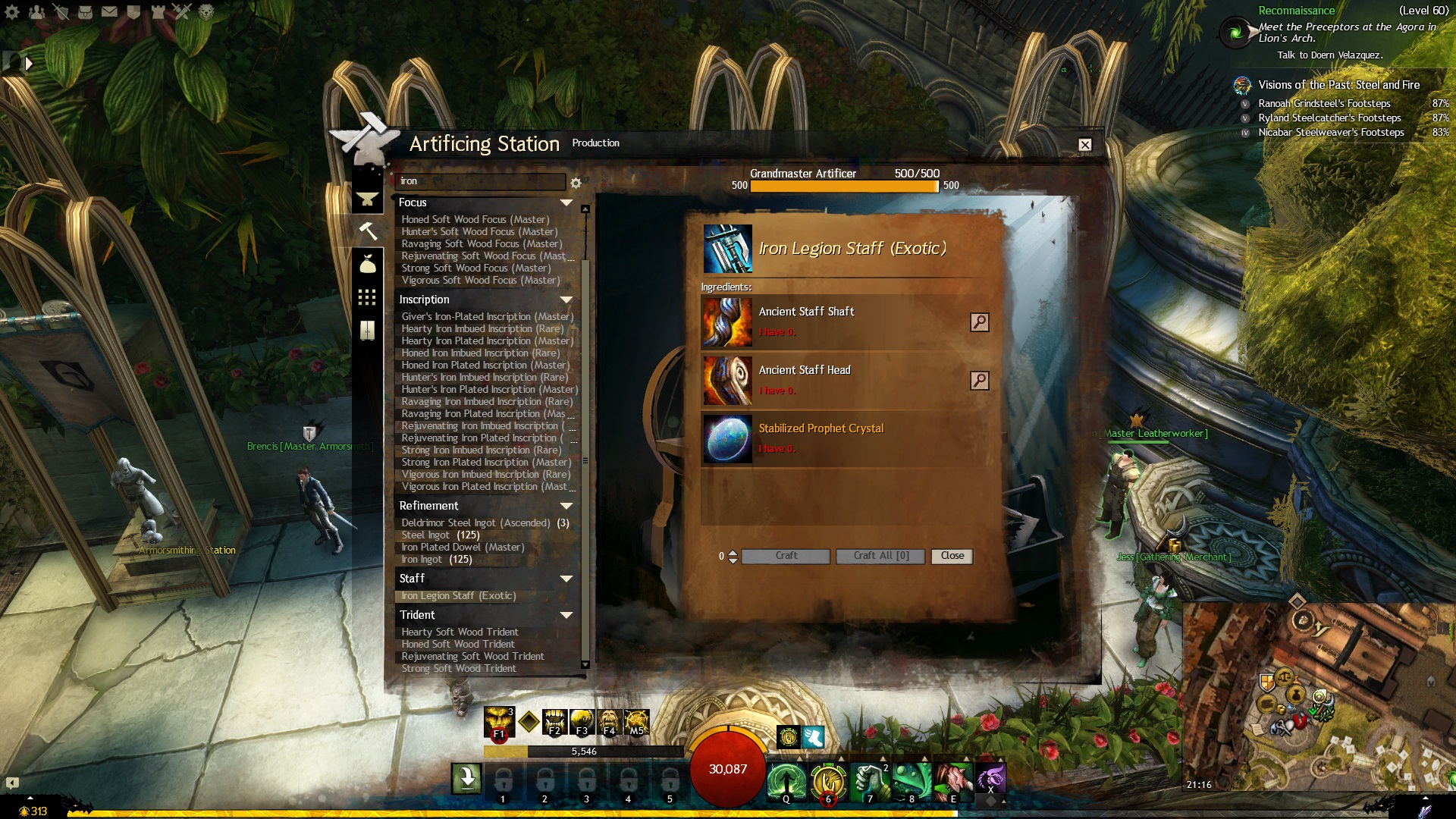Choose the Iron Plated Dowel recipe
This screenshot has height=819, width=1456.
pos(463,548)
